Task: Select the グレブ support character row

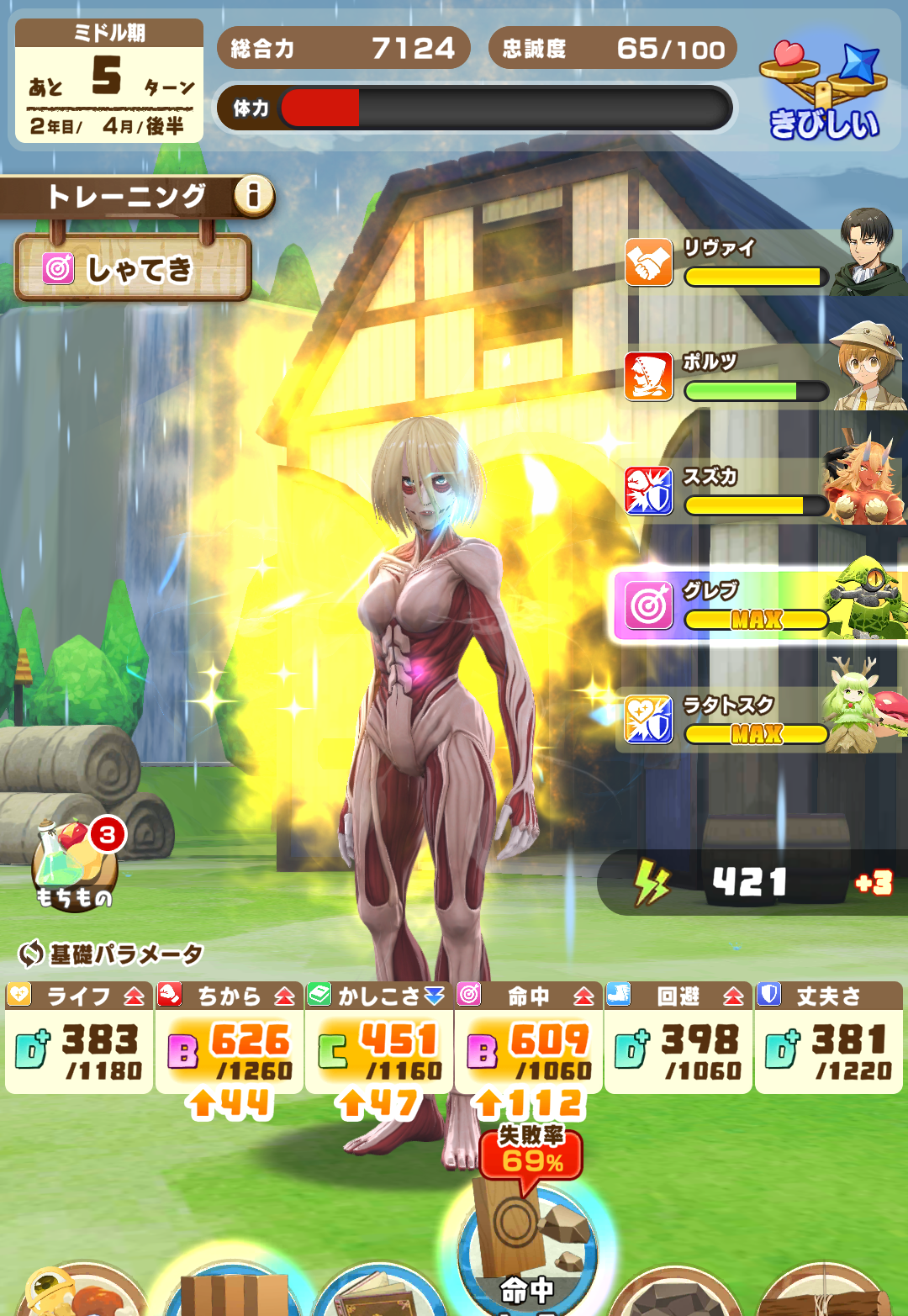Action: coord(761,604)
